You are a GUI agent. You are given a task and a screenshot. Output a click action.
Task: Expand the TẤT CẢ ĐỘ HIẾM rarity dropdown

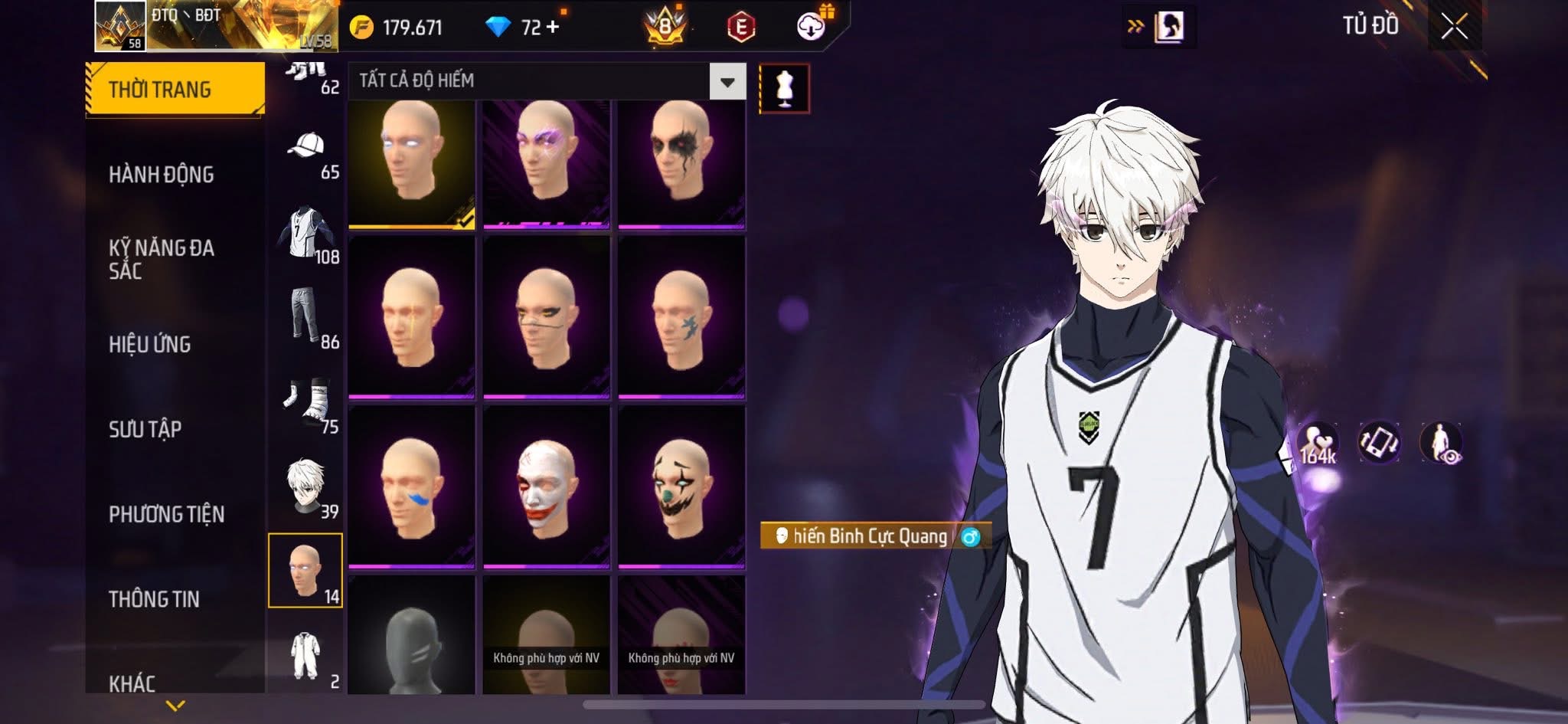[x=727, y=81]
